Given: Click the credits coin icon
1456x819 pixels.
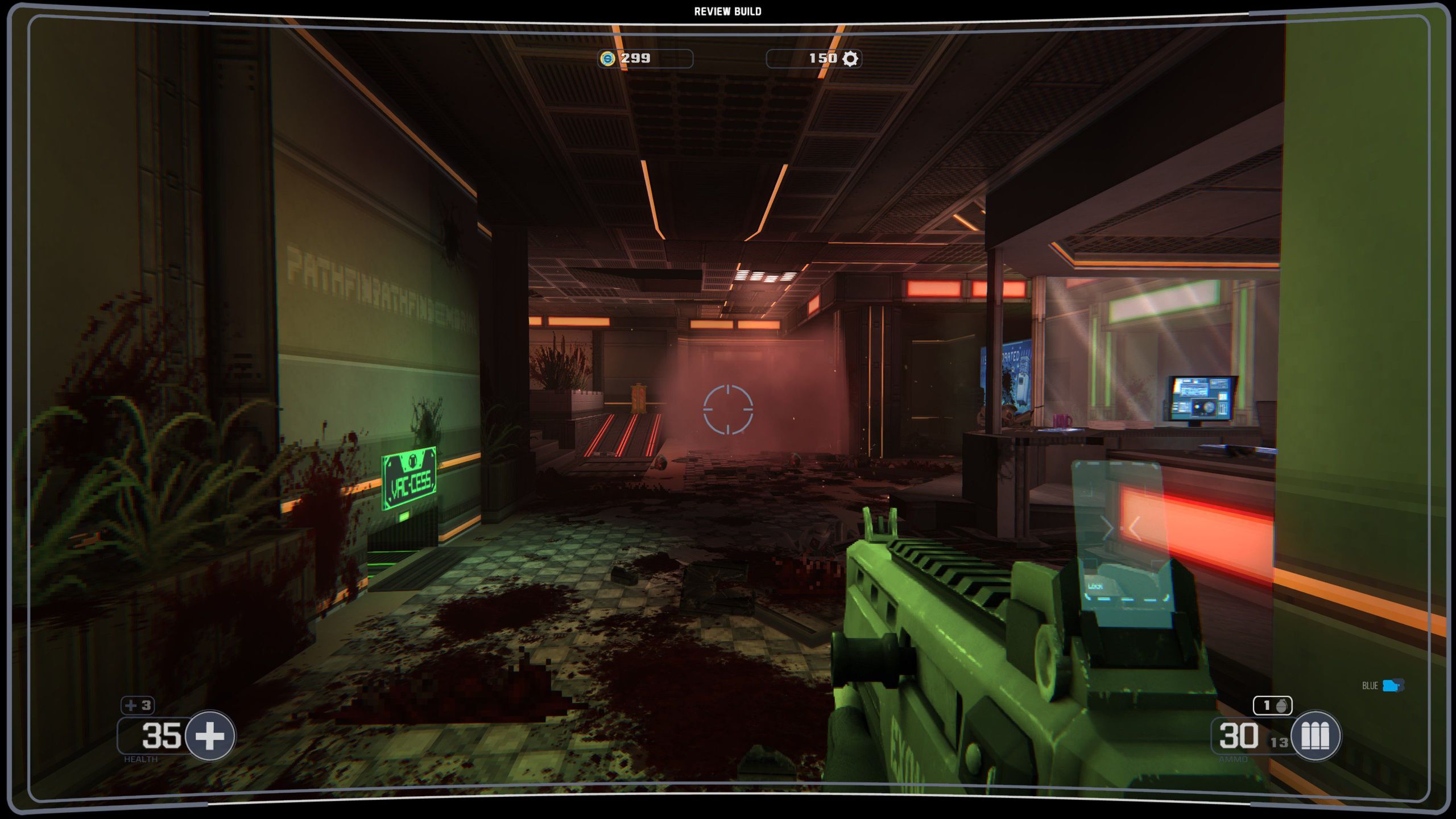Looking at the screenshot, I should pyautogui.click(x=608, y=59).
